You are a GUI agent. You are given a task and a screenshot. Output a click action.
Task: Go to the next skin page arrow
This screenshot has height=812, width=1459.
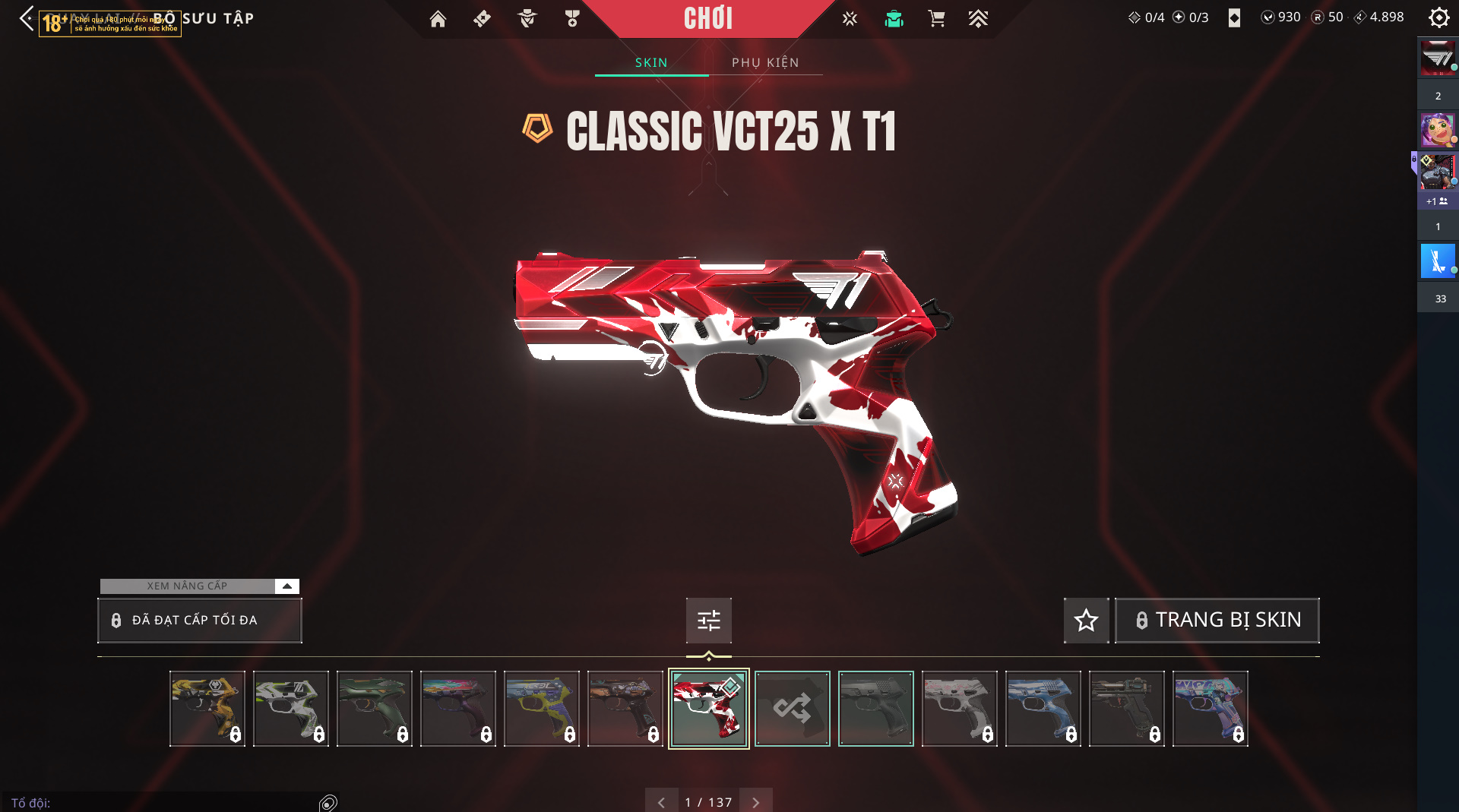click(755, 802)
